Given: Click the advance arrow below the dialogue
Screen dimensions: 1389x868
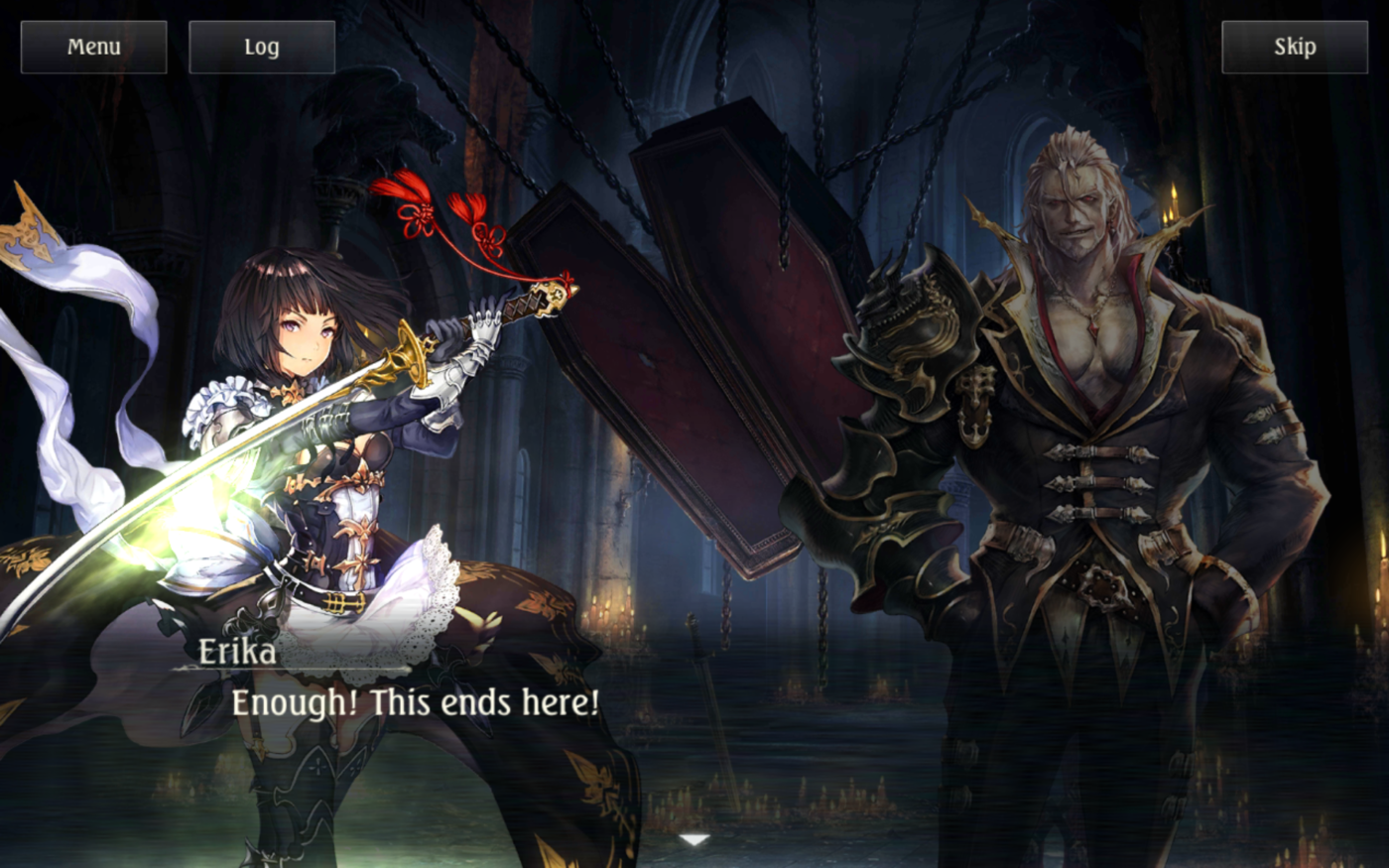Looking at the screenshot, I should pos(693,838).
